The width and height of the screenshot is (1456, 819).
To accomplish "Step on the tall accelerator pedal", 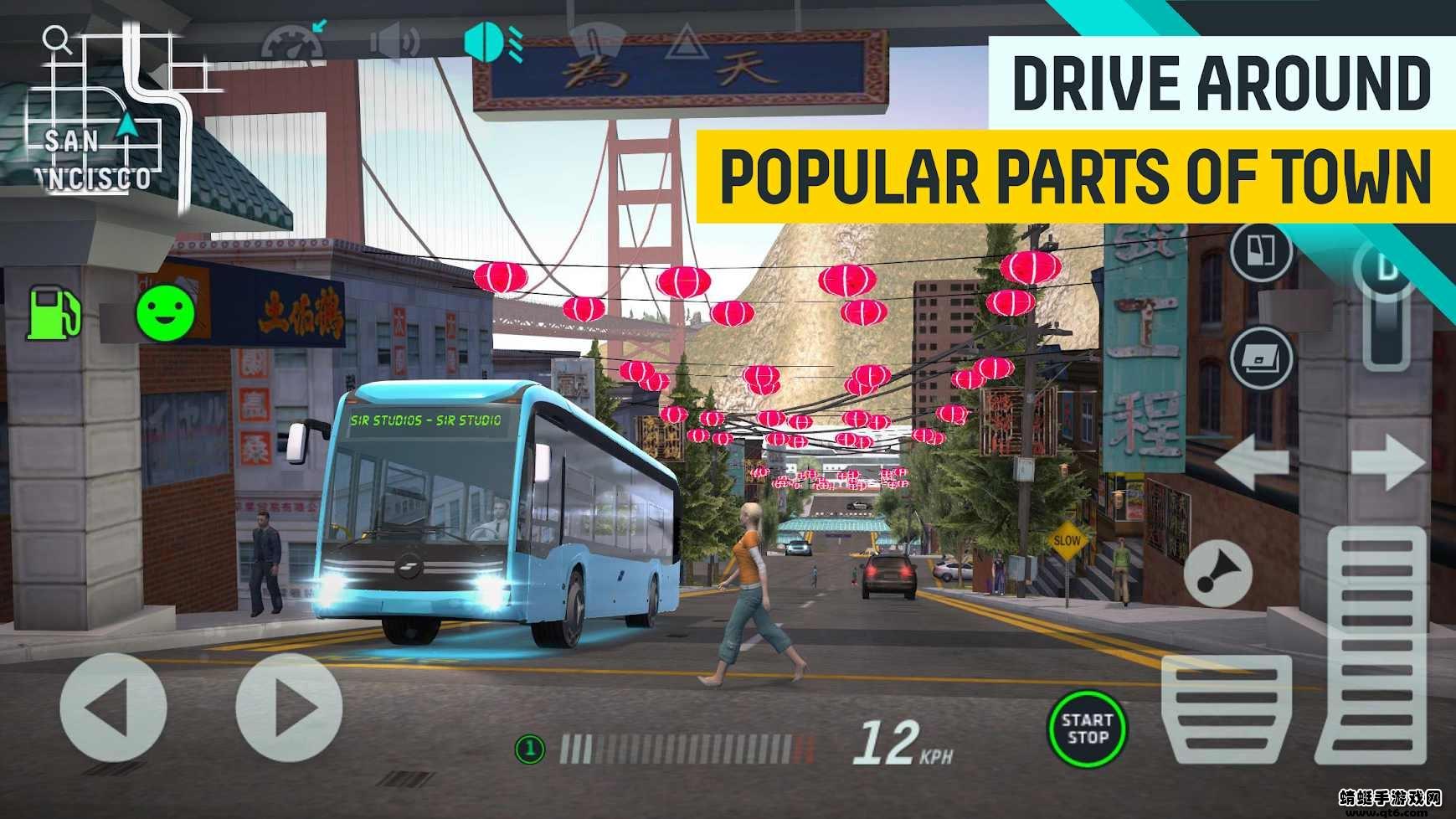I will [1375, 643].
